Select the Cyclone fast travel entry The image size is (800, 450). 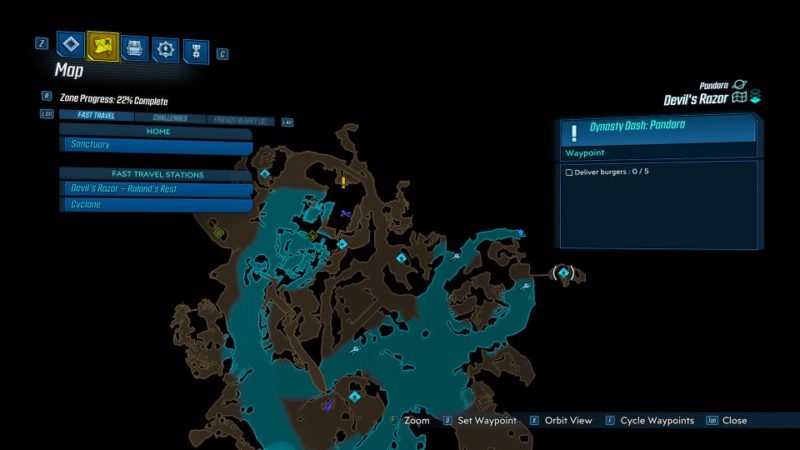[156, 205]
